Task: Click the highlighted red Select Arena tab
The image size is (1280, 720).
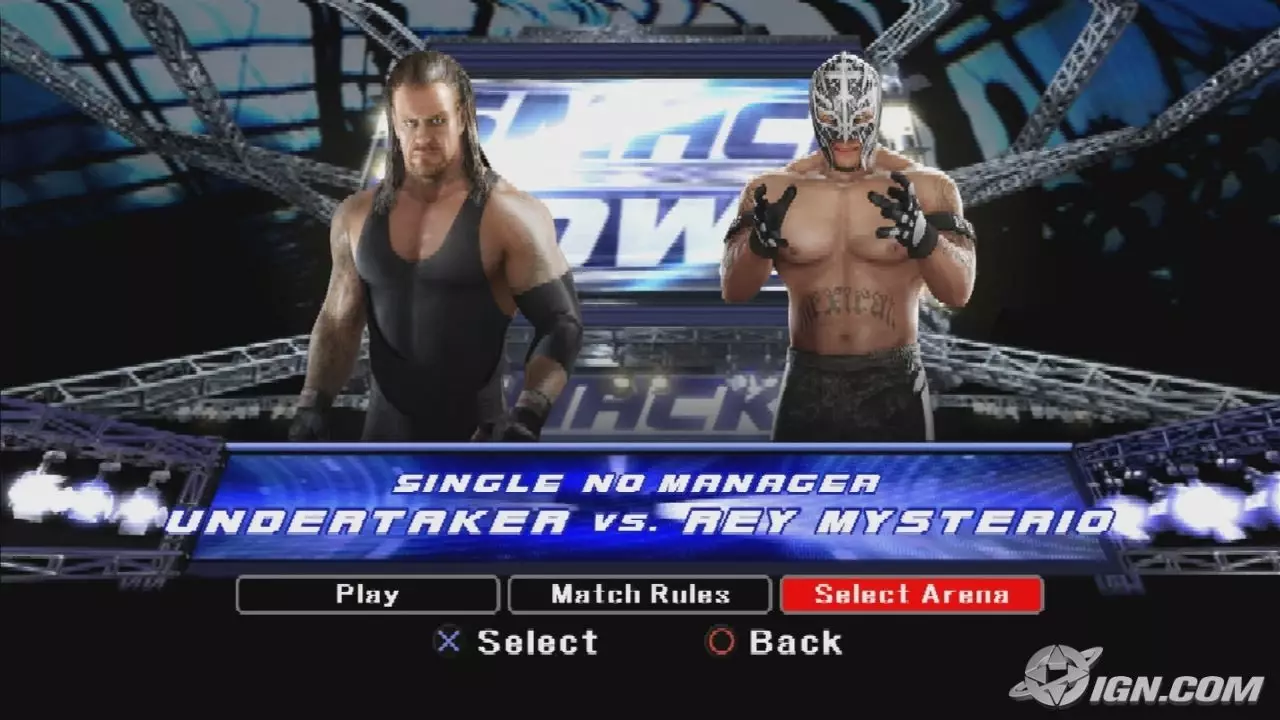Action: tap(913, 594)
